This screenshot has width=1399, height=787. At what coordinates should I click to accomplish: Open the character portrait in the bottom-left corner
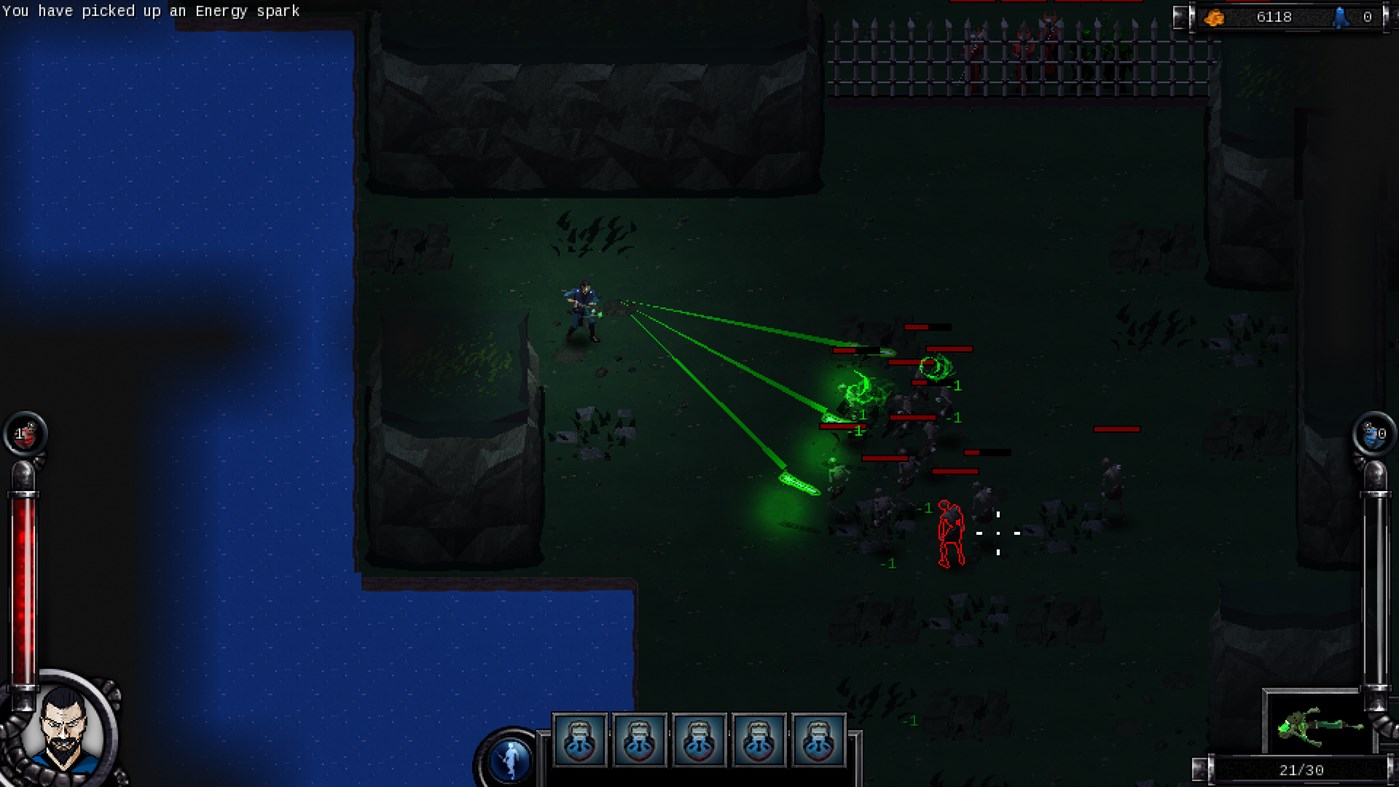[x=63, y=730]
